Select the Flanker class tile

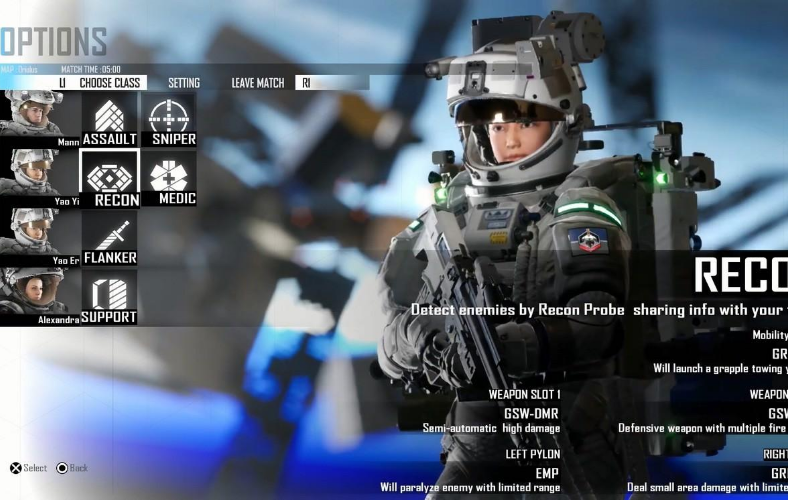point(109,239)
